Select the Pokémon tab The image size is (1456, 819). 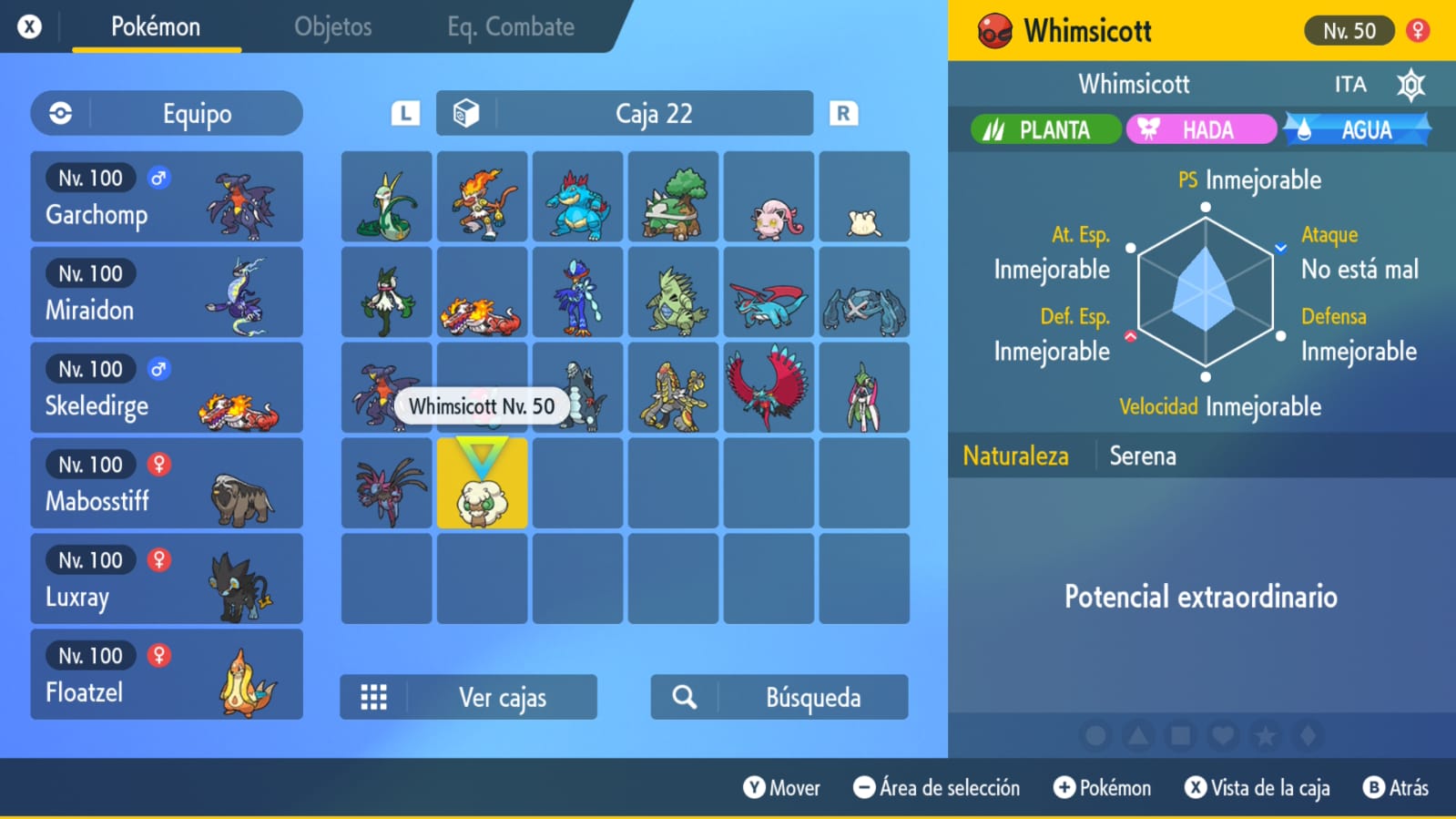tap(156, 27)
